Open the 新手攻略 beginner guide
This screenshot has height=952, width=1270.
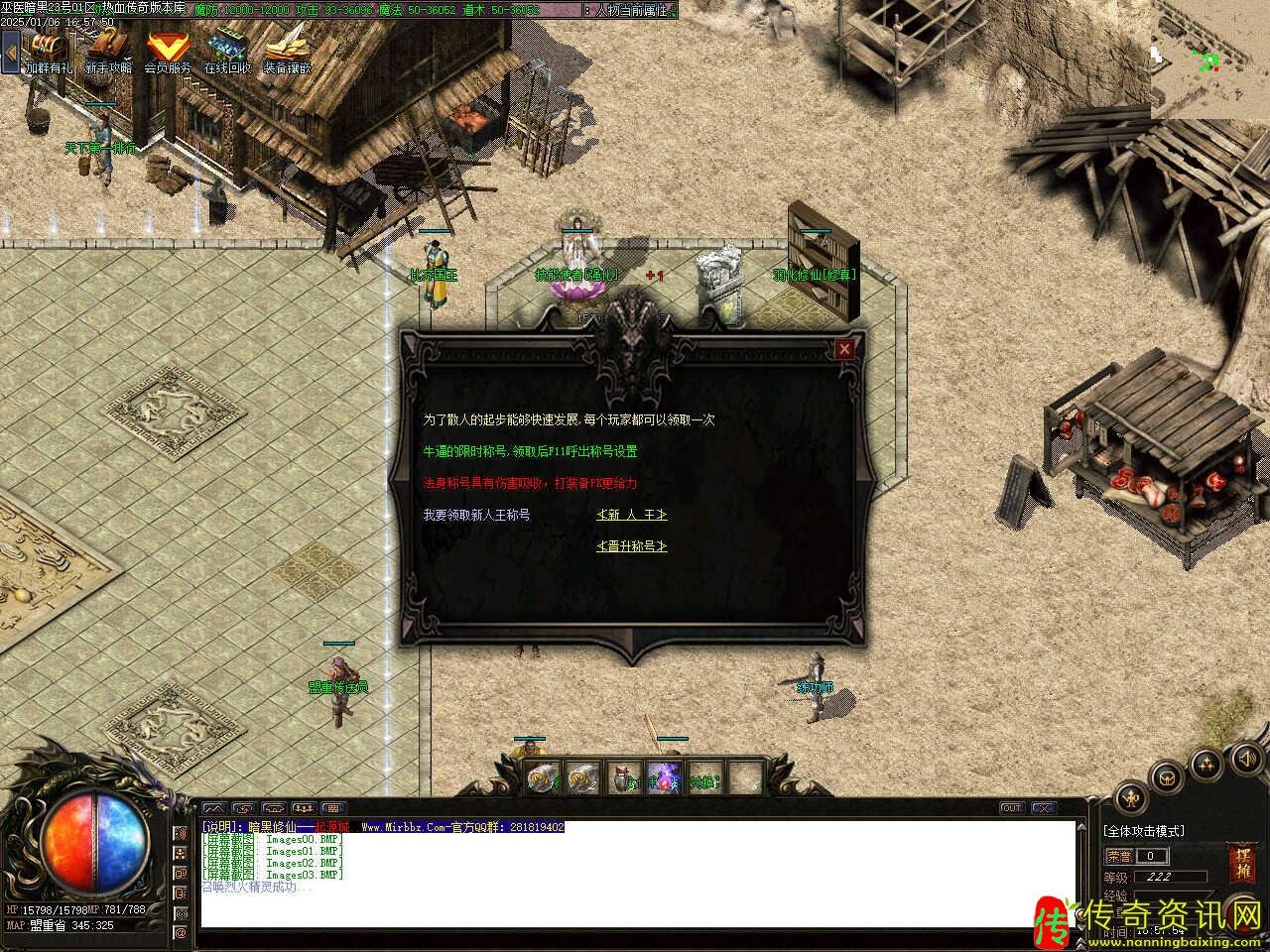(107, 47)
